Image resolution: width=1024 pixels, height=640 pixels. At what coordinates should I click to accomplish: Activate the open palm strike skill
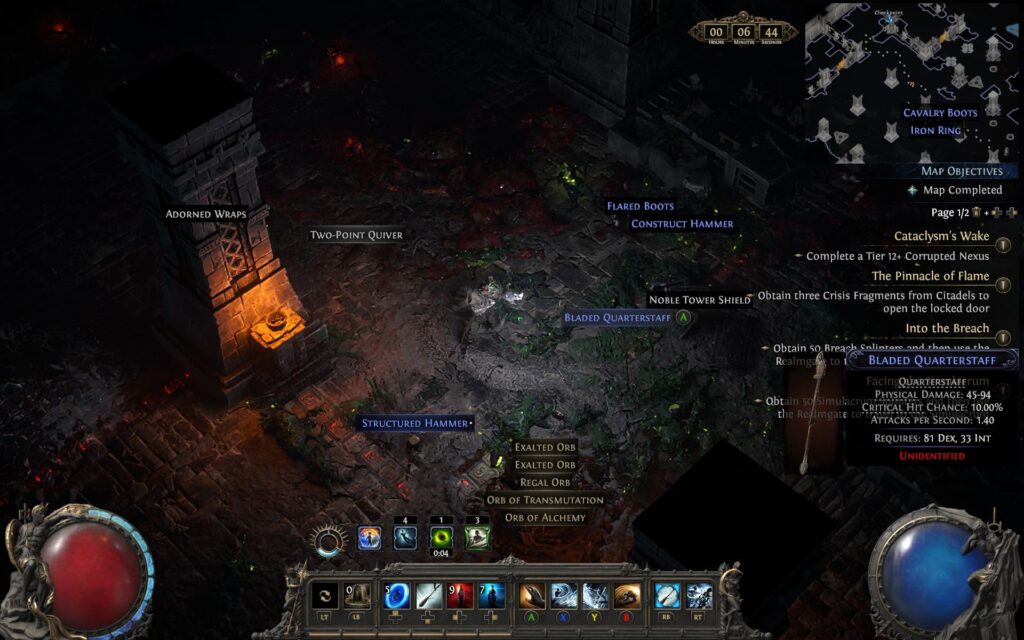pyautogui.click(x=533, y=596)
